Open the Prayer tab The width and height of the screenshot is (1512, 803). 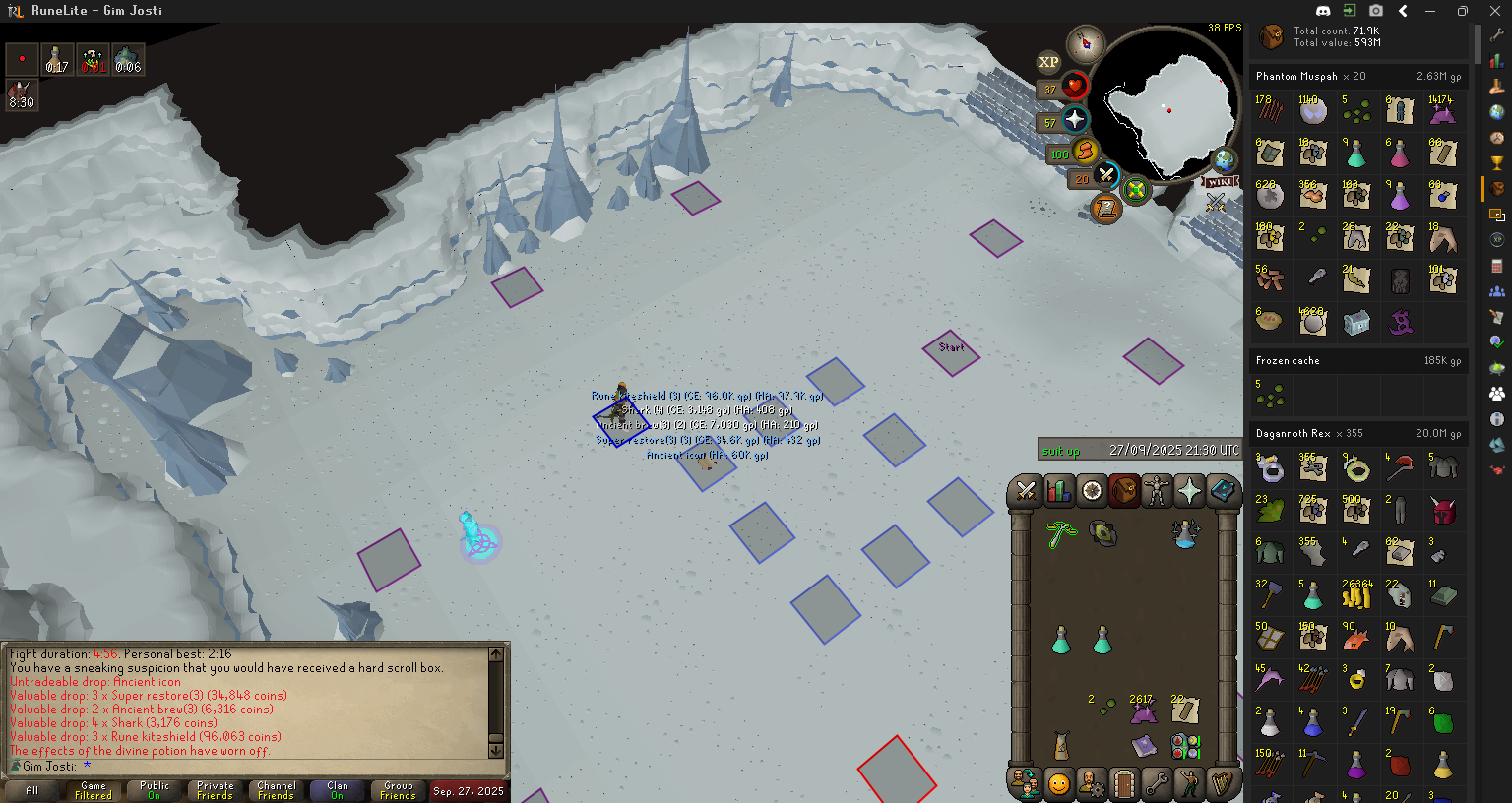[x=1189, y=490]
